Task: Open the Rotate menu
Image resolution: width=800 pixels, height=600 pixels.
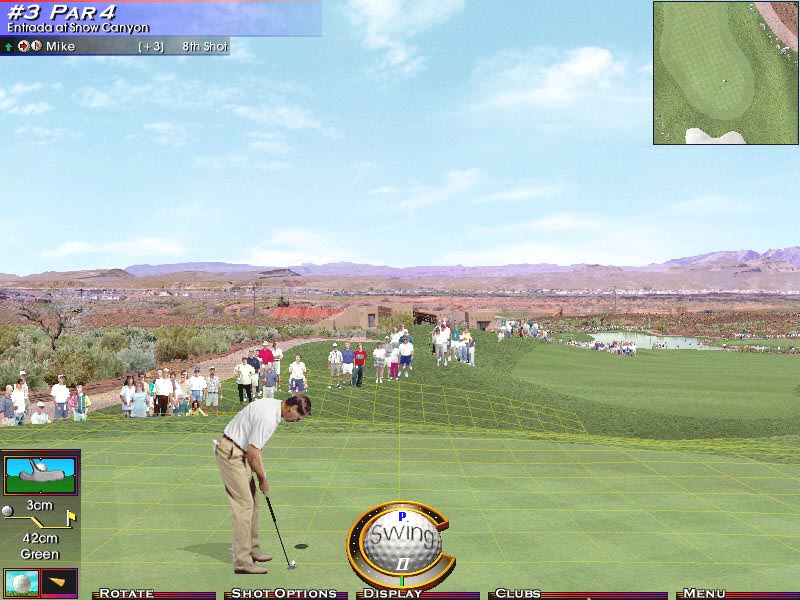Action: (x=127, y=594)
